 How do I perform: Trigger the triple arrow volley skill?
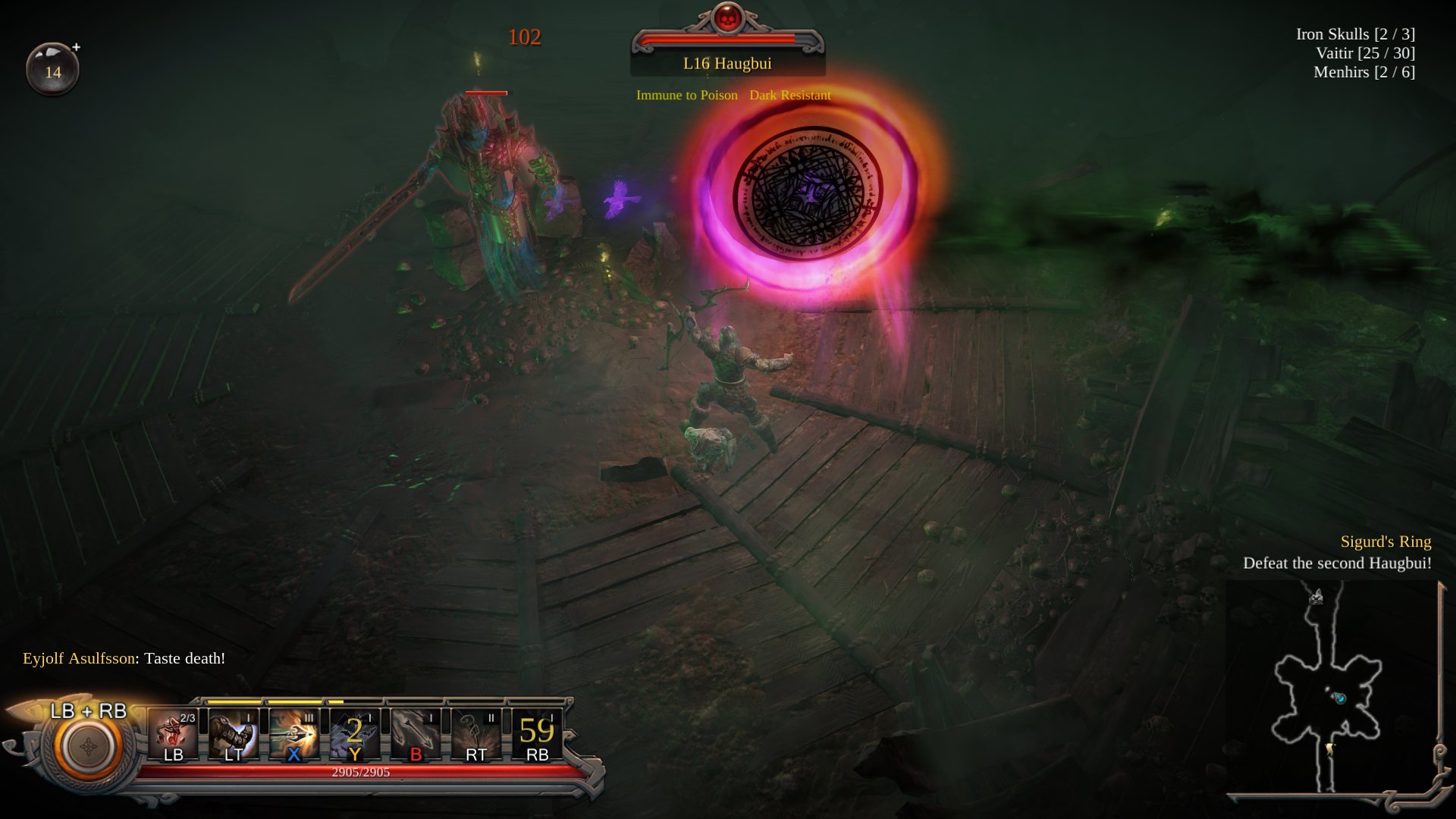pos(416,734)
